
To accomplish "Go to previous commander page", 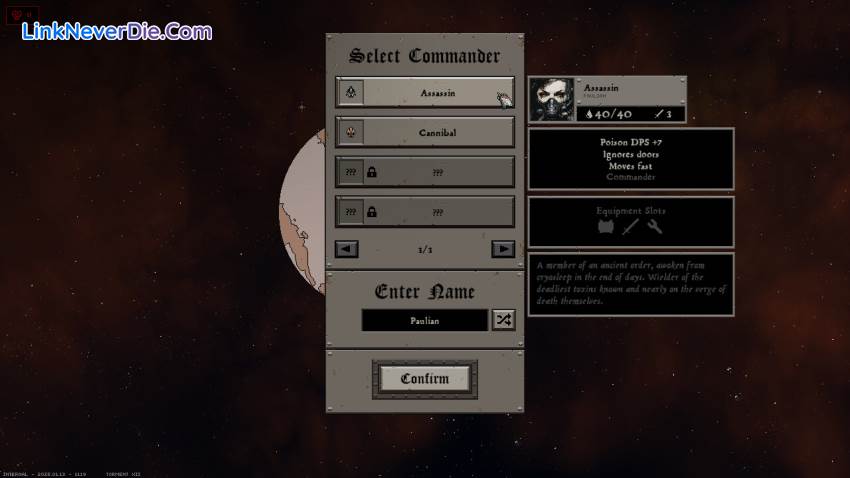I will (x=347, y=249).
